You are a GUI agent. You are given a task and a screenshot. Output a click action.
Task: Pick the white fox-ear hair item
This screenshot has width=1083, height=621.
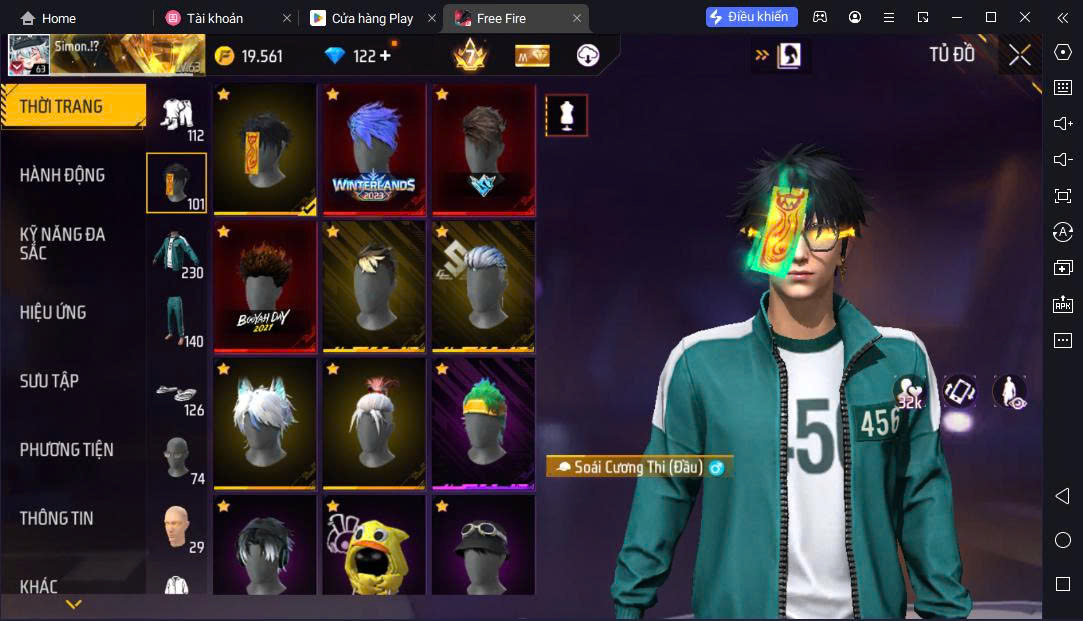264,424
